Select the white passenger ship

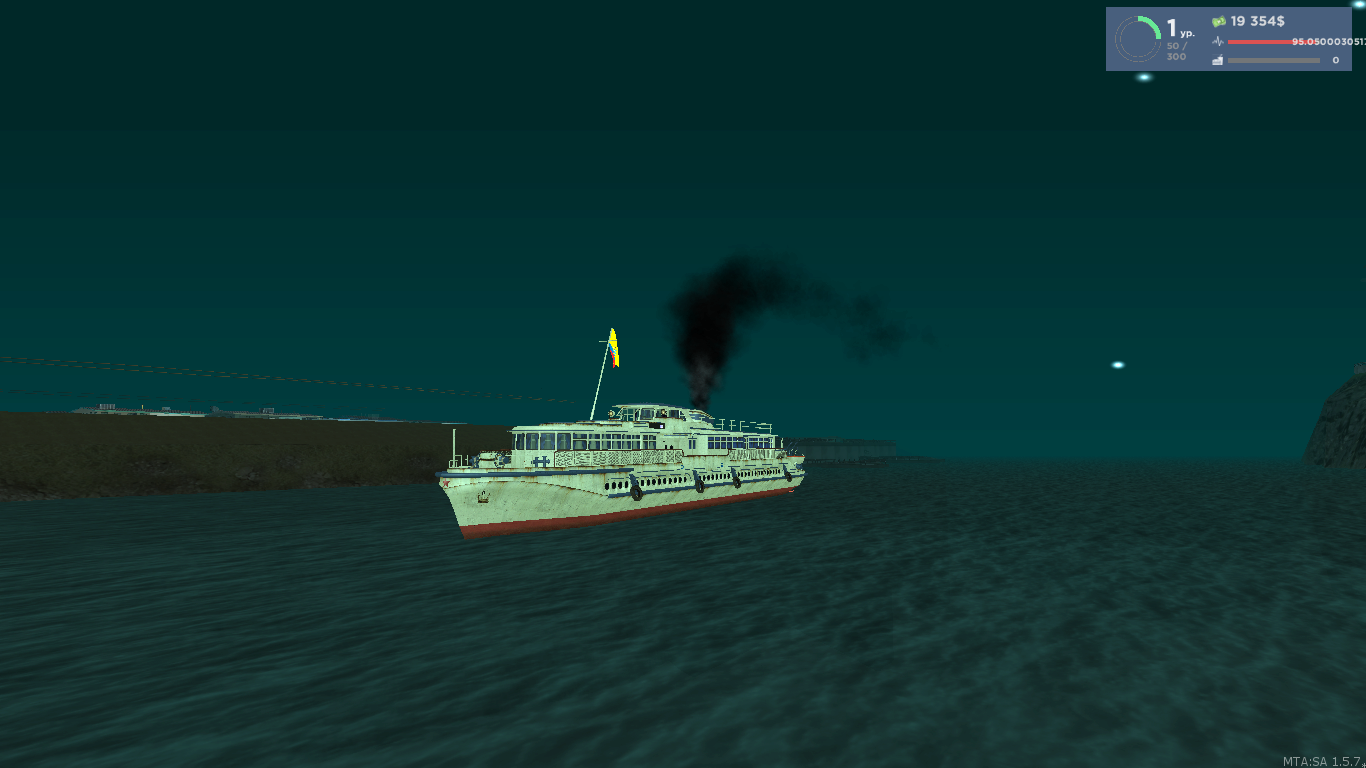point(620,470)
